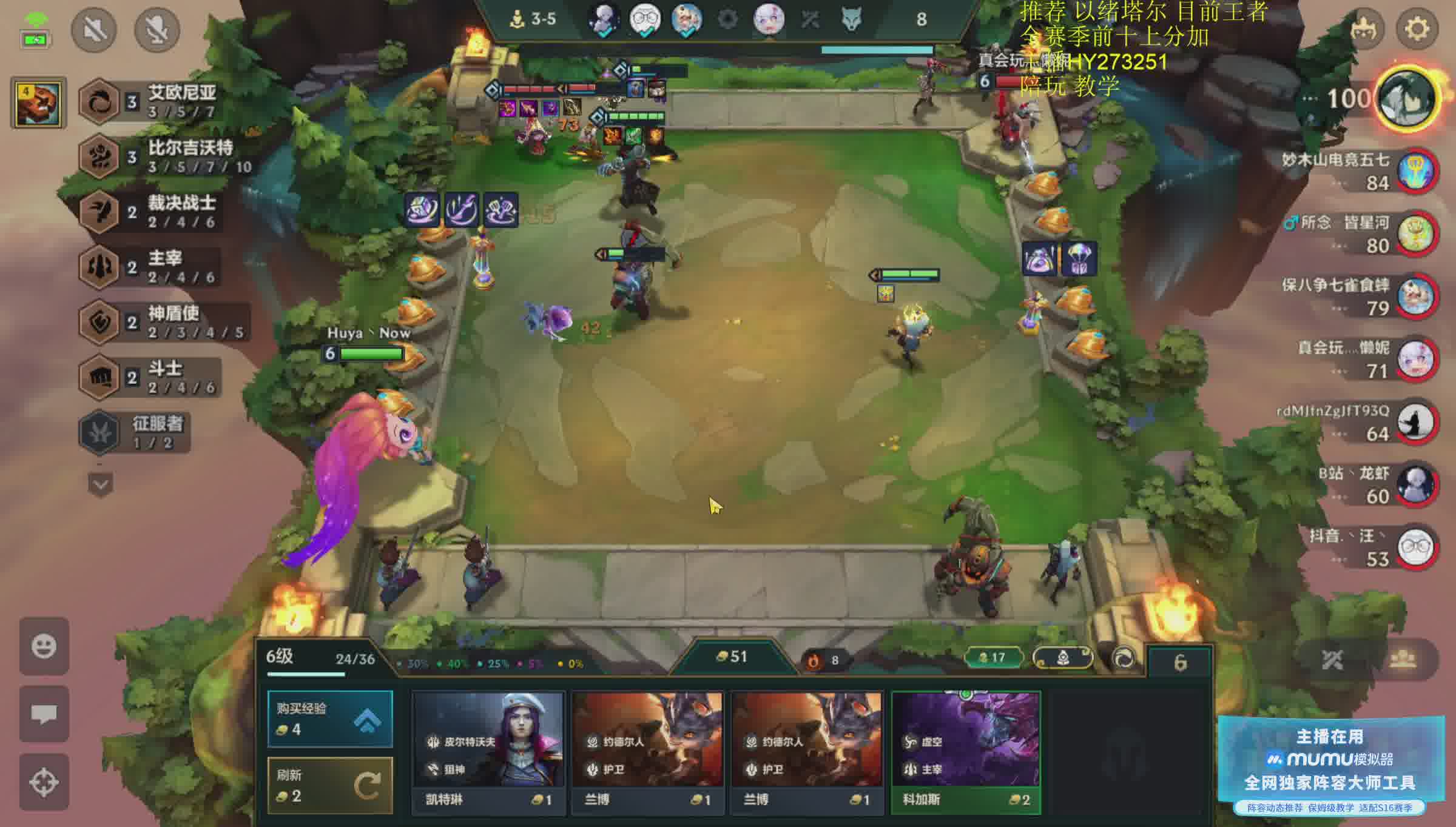Select the 艾欧尼亚 trait entry
Viewport: 1456px width, 827px height.
(152, 101)
